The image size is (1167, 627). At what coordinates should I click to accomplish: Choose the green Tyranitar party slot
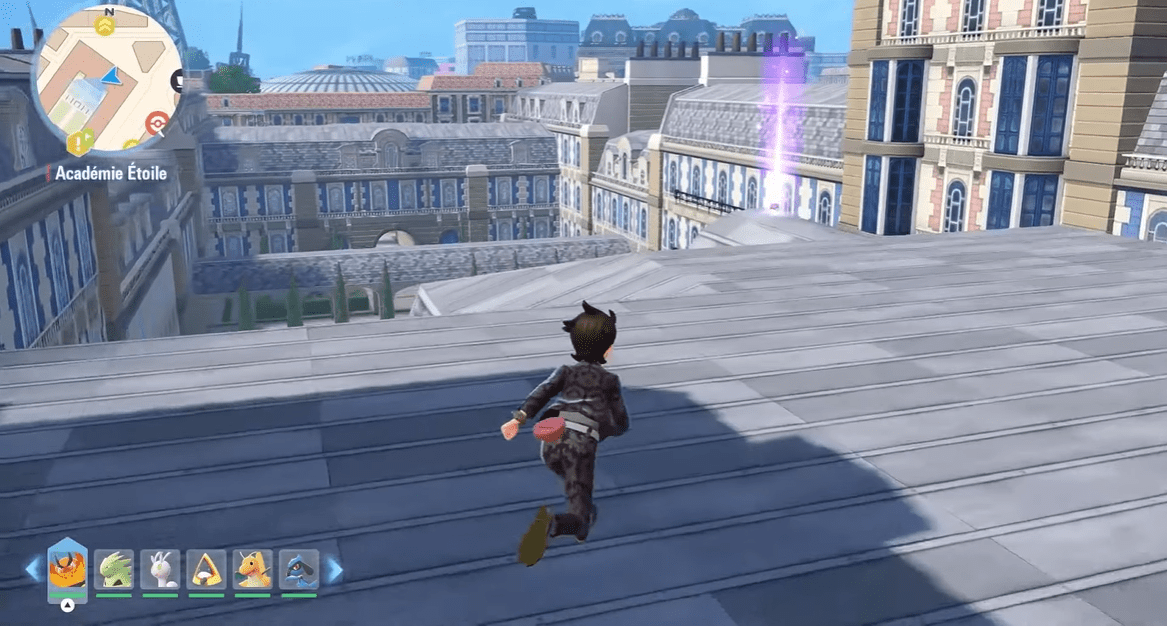tap(114, 570)
